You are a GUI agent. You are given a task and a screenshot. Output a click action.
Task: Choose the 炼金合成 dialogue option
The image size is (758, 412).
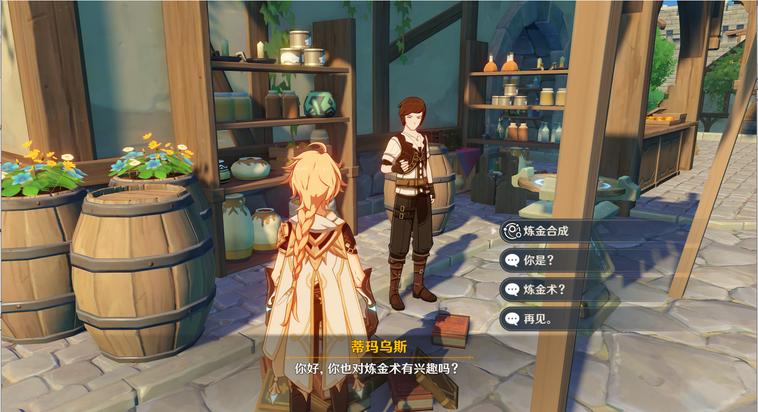[x=560, y=231]
